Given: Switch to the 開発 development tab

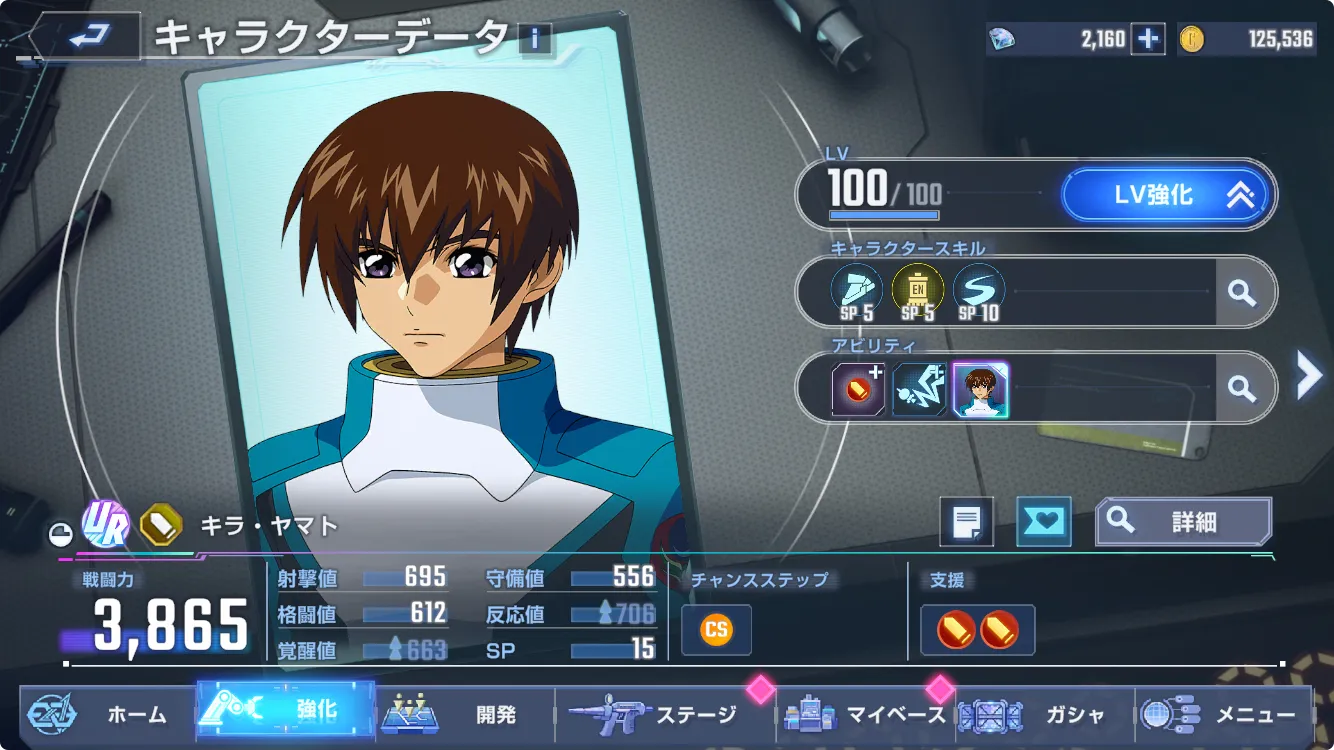Looking at the screenshot, I should (x=465, y=714).
